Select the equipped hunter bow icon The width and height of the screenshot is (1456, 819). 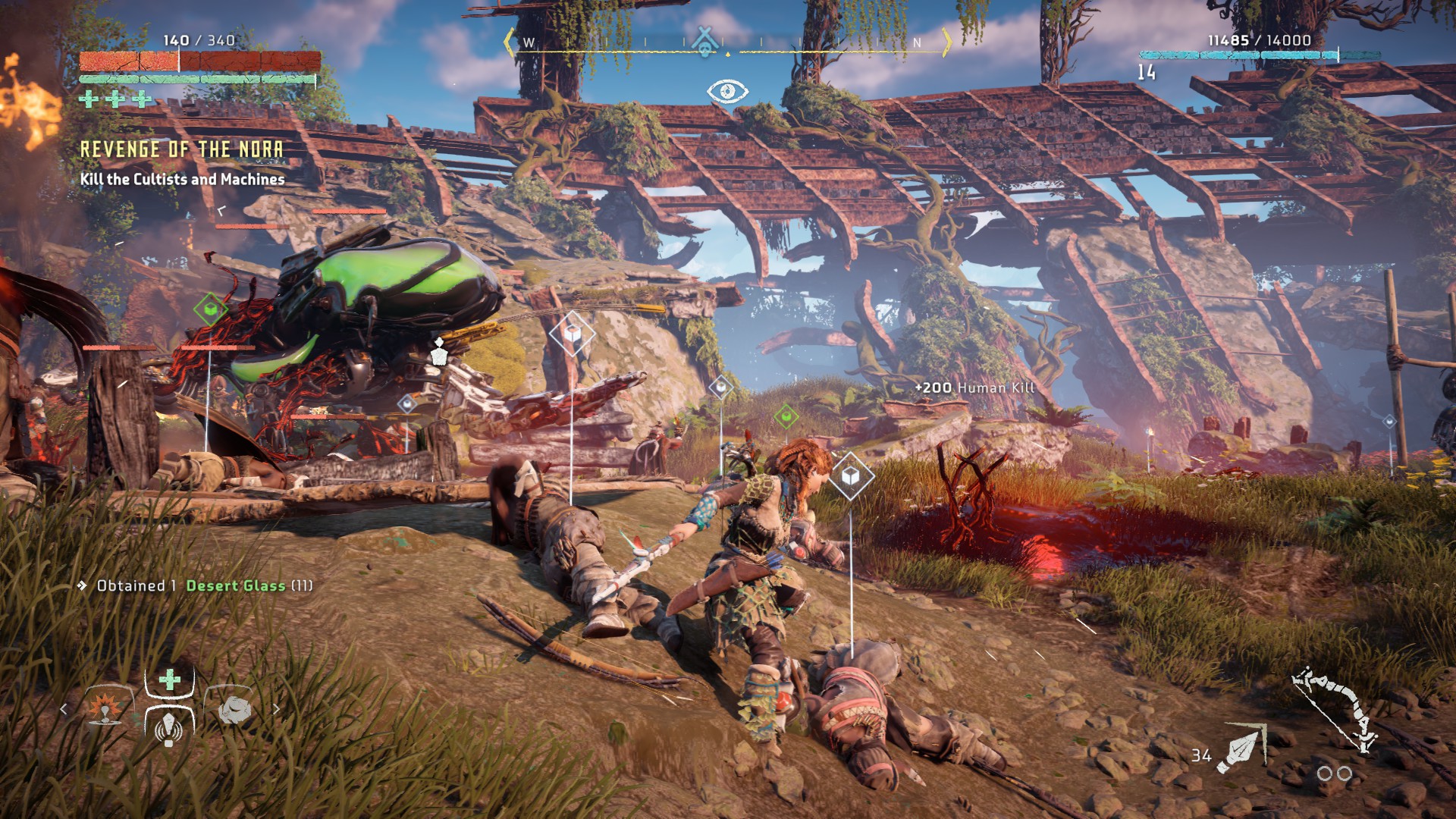point(1336,709)
